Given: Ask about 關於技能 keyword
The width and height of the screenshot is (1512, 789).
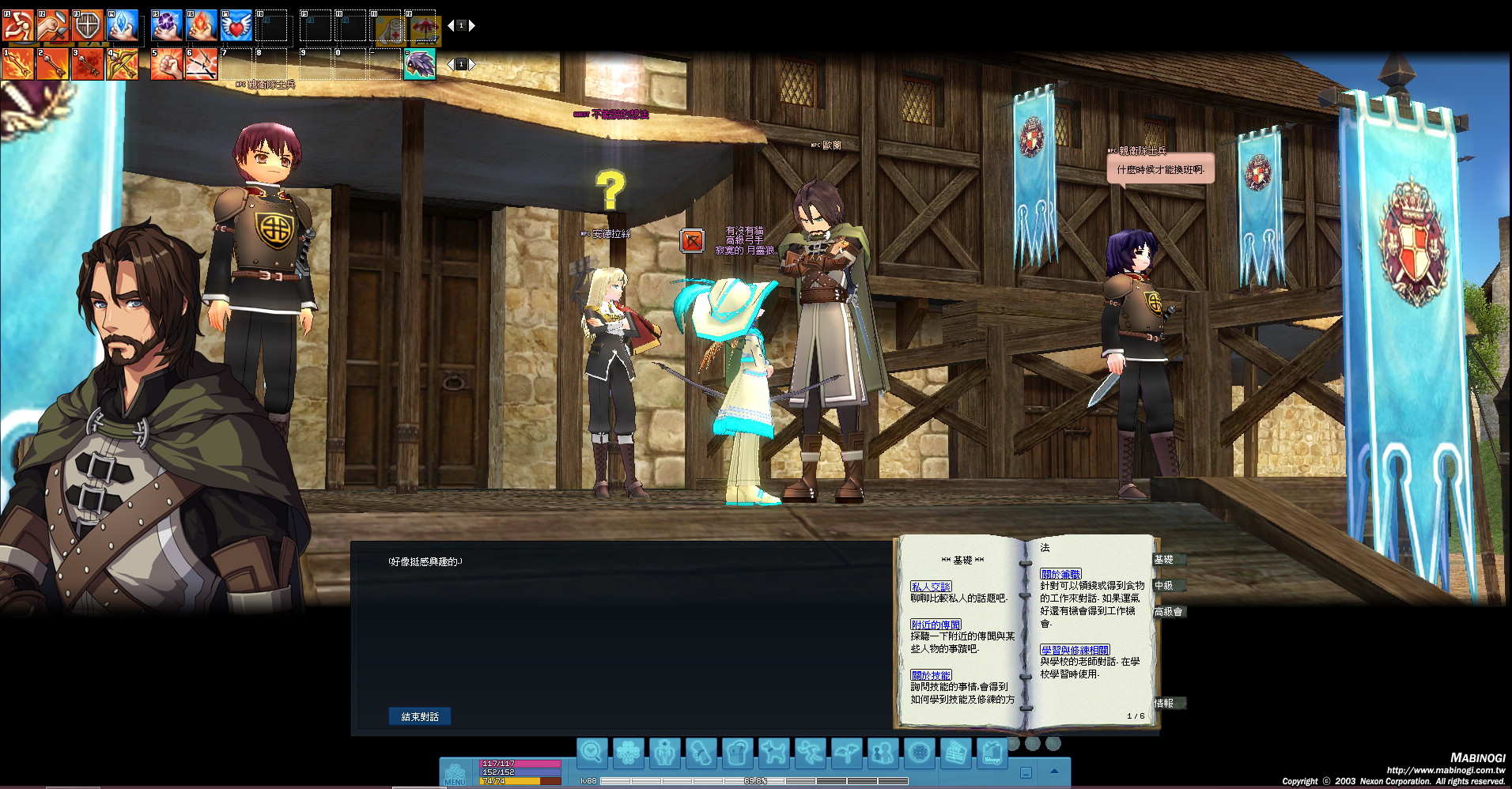Looking at the screenshot, I should (x=930, y=675).
